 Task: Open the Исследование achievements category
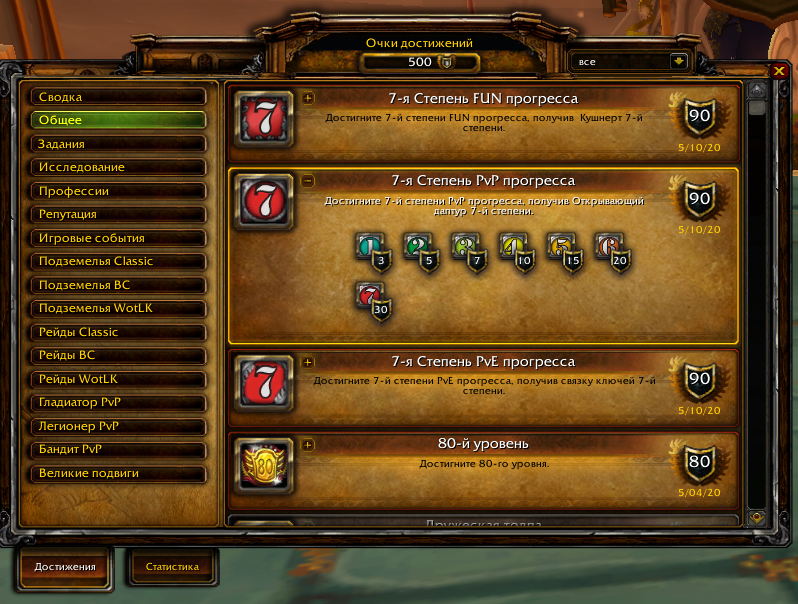118,167
